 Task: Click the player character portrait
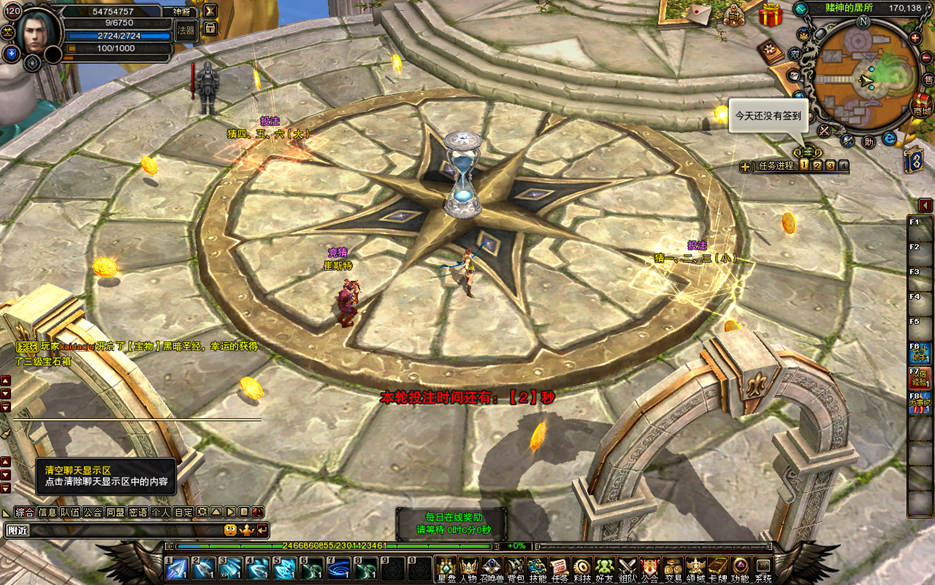point(37,34)
